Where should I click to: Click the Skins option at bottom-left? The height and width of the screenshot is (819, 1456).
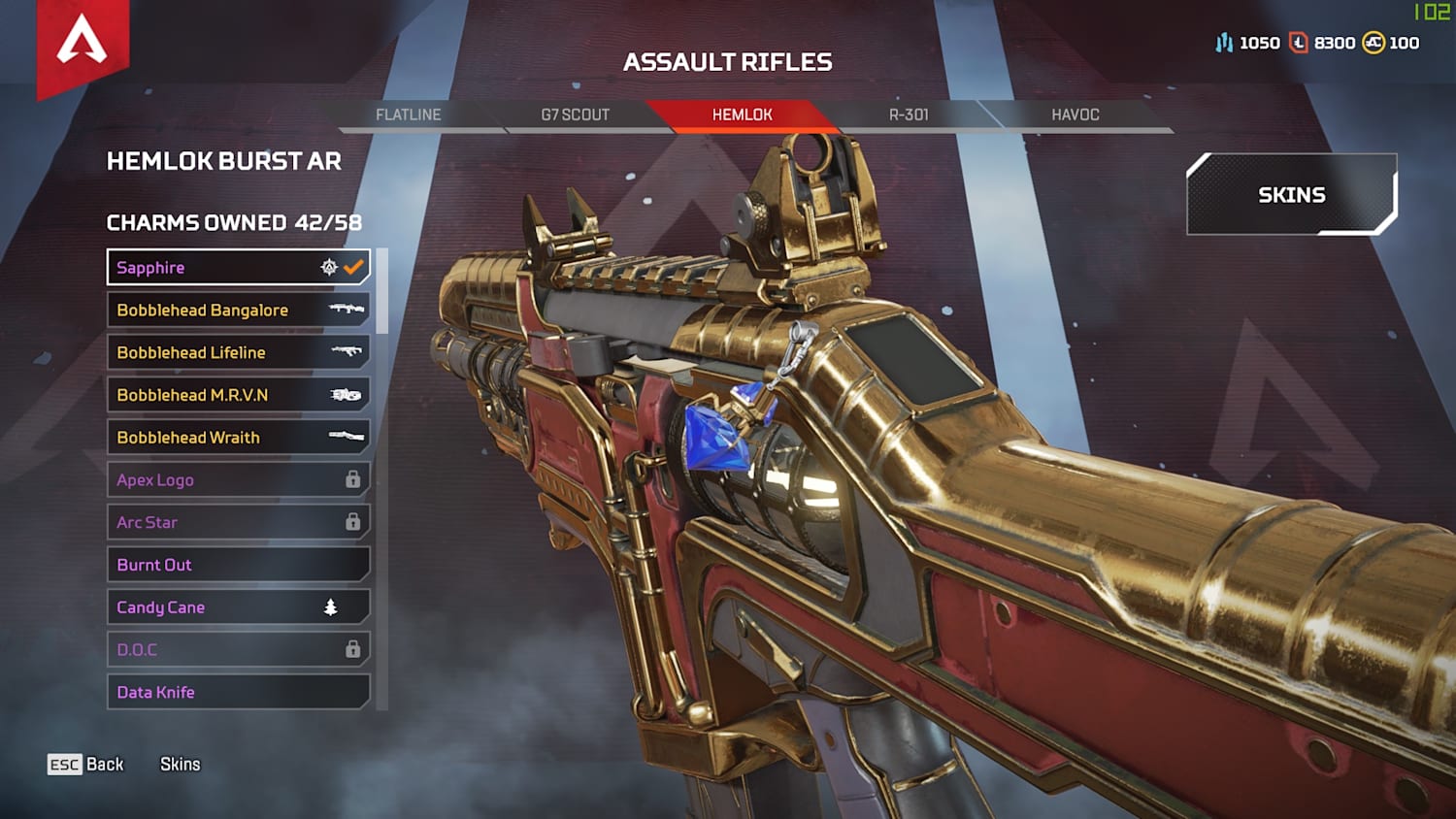pyautogui.click(x=180, y=765)
